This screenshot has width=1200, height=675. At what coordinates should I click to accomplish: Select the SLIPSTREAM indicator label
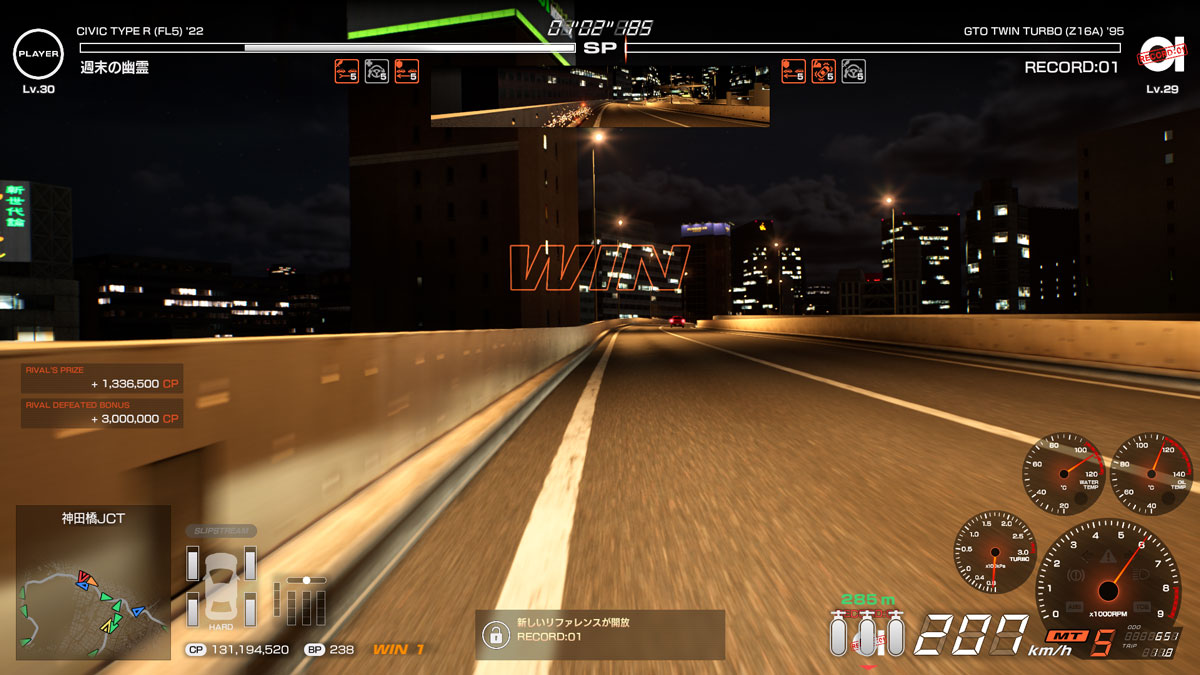pyautogui.click(x=221, y=531)
